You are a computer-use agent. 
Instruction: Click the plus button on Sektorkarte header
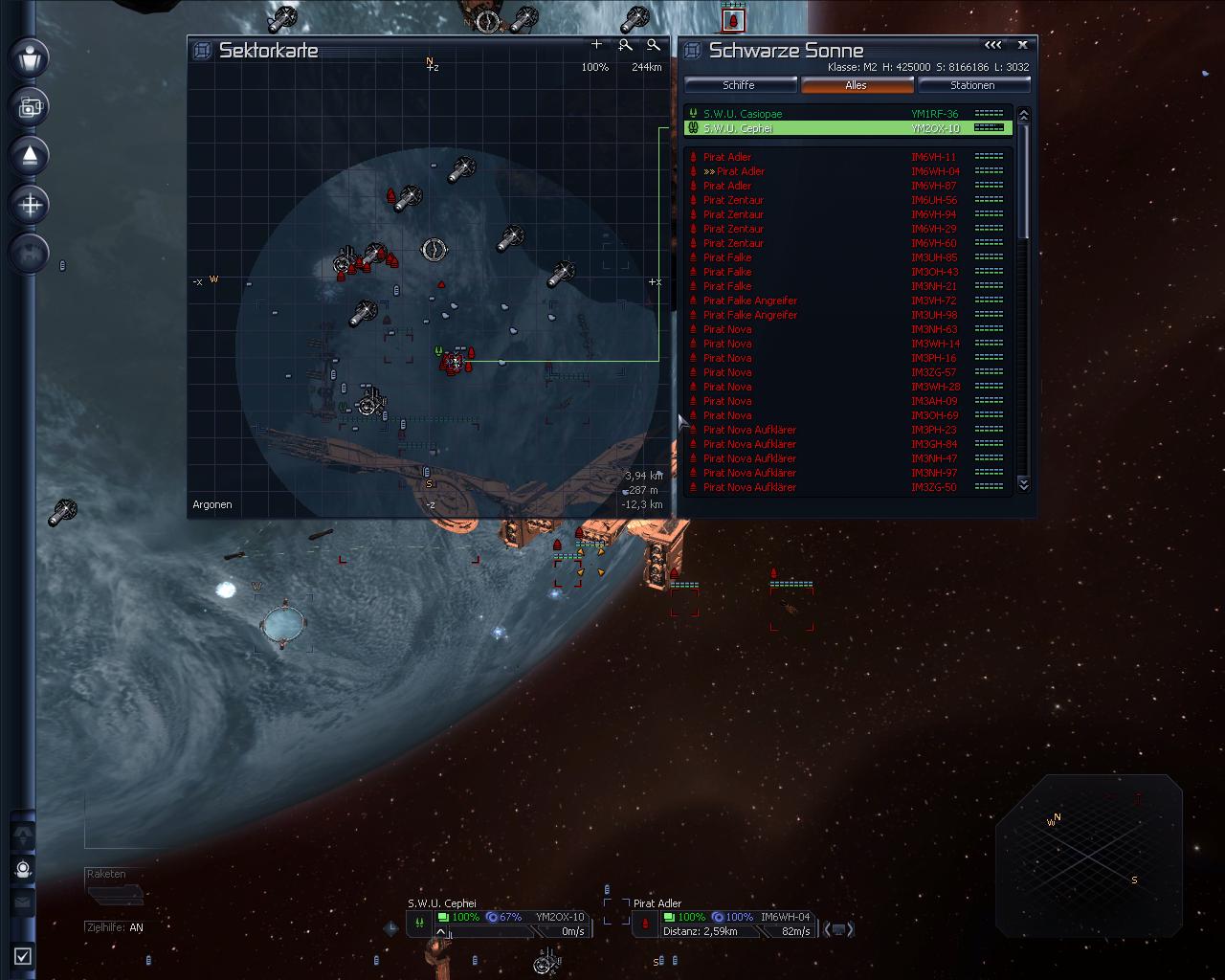[597, 44]
